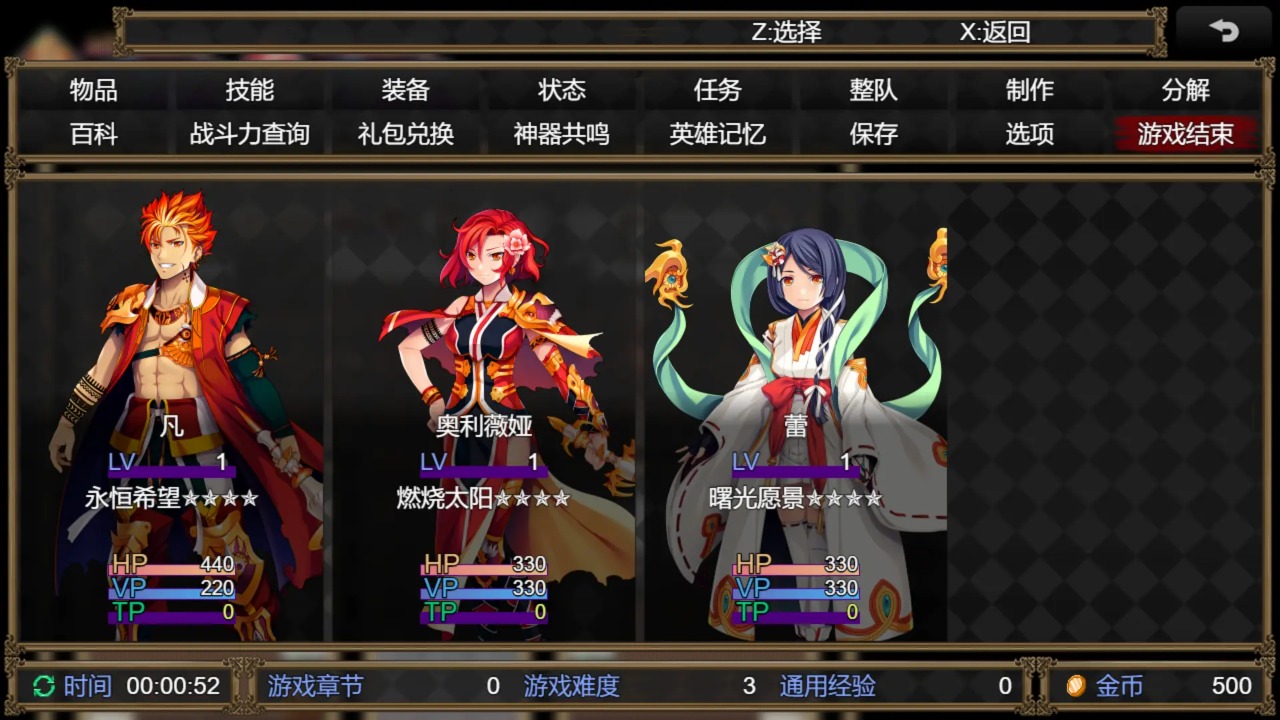Switch to the 物品 (Items) tab
This screenshot has height=720, width=1280.
click(95, 89)
